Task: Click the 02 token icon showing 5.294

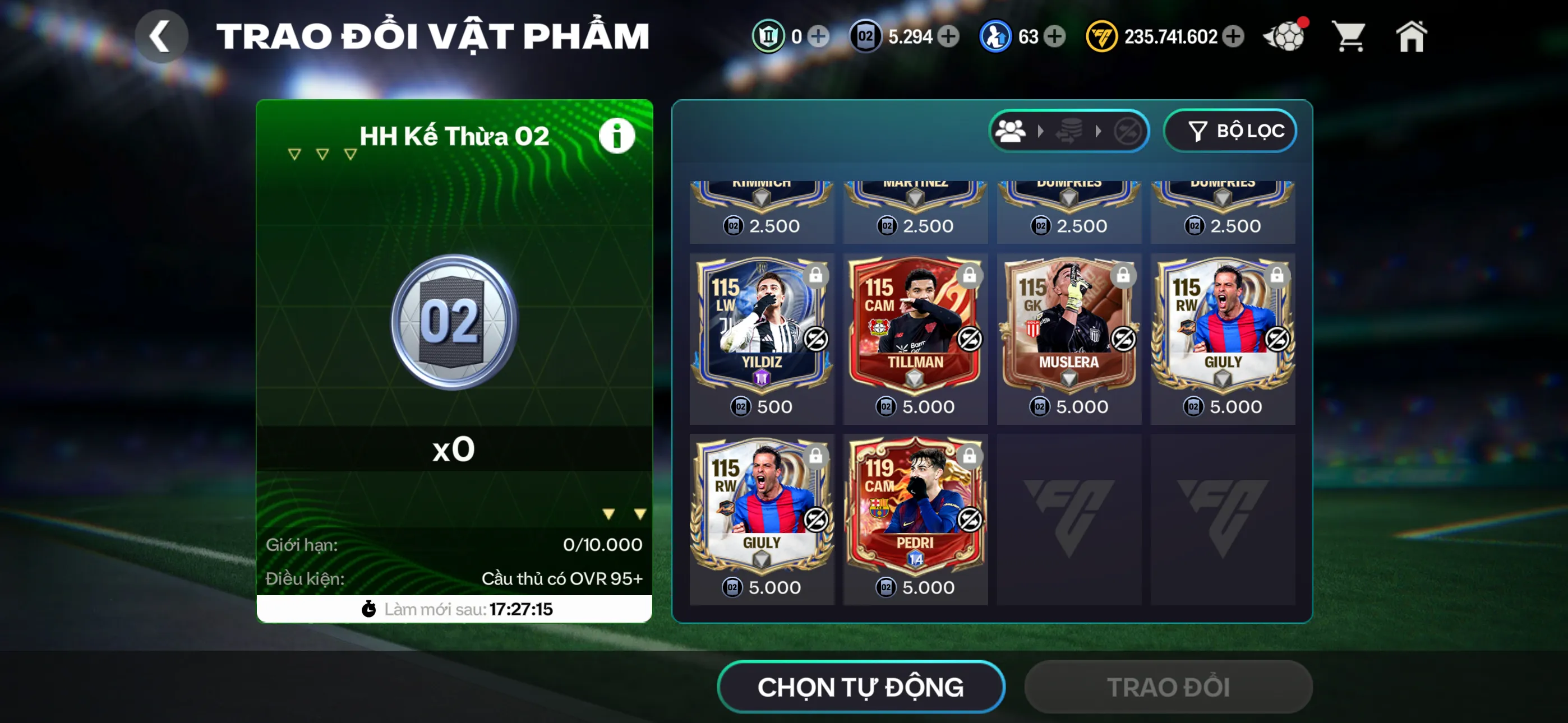Action: [x=866, y=36]
